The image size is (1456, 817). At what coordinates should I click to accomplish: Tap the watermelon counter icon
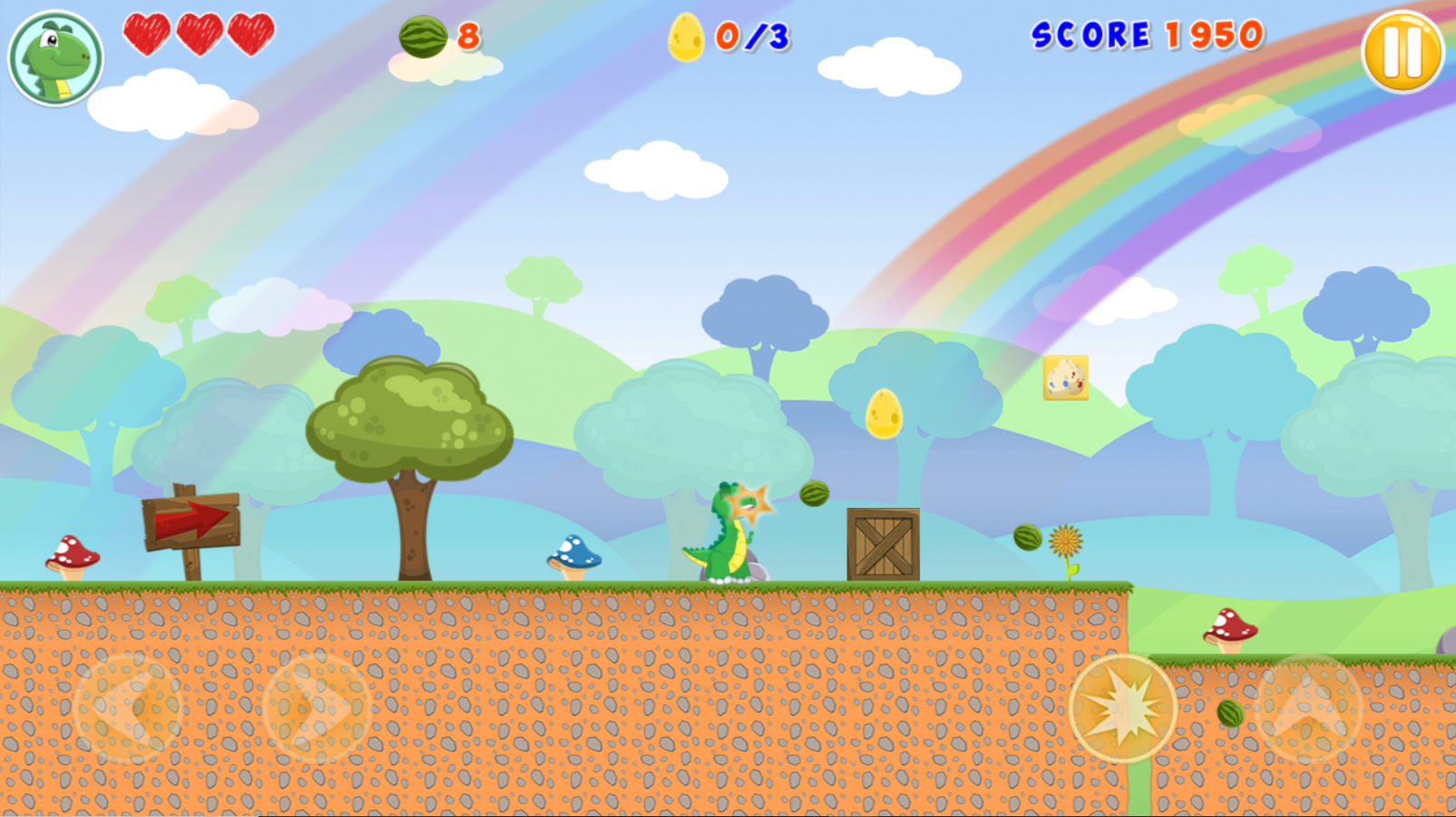tap(423, 38)
